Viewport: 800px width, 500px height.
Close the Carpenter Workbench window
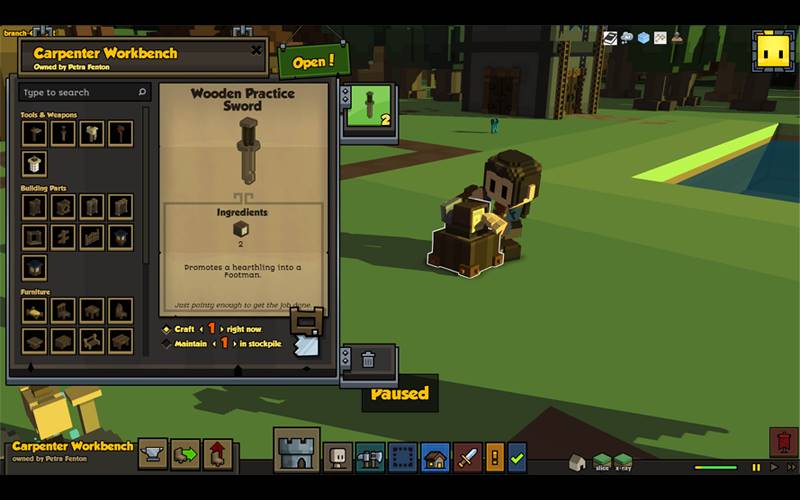(x=256, y=50)
